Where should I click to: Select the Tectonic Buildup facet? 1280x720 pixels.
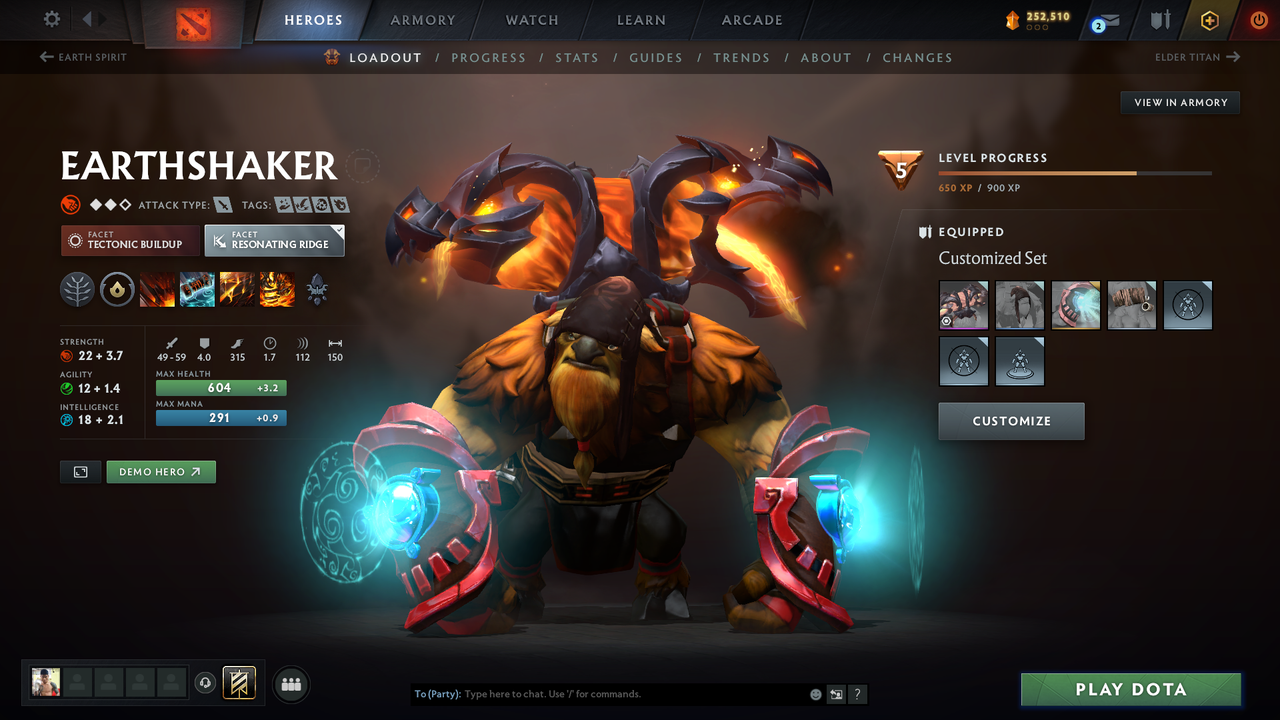[130, 240]
